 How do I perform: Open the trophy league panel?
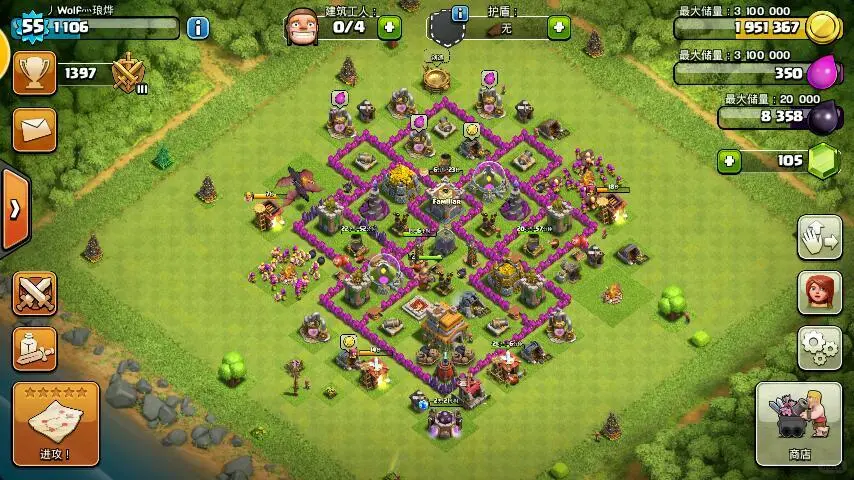tap(34, 73)
